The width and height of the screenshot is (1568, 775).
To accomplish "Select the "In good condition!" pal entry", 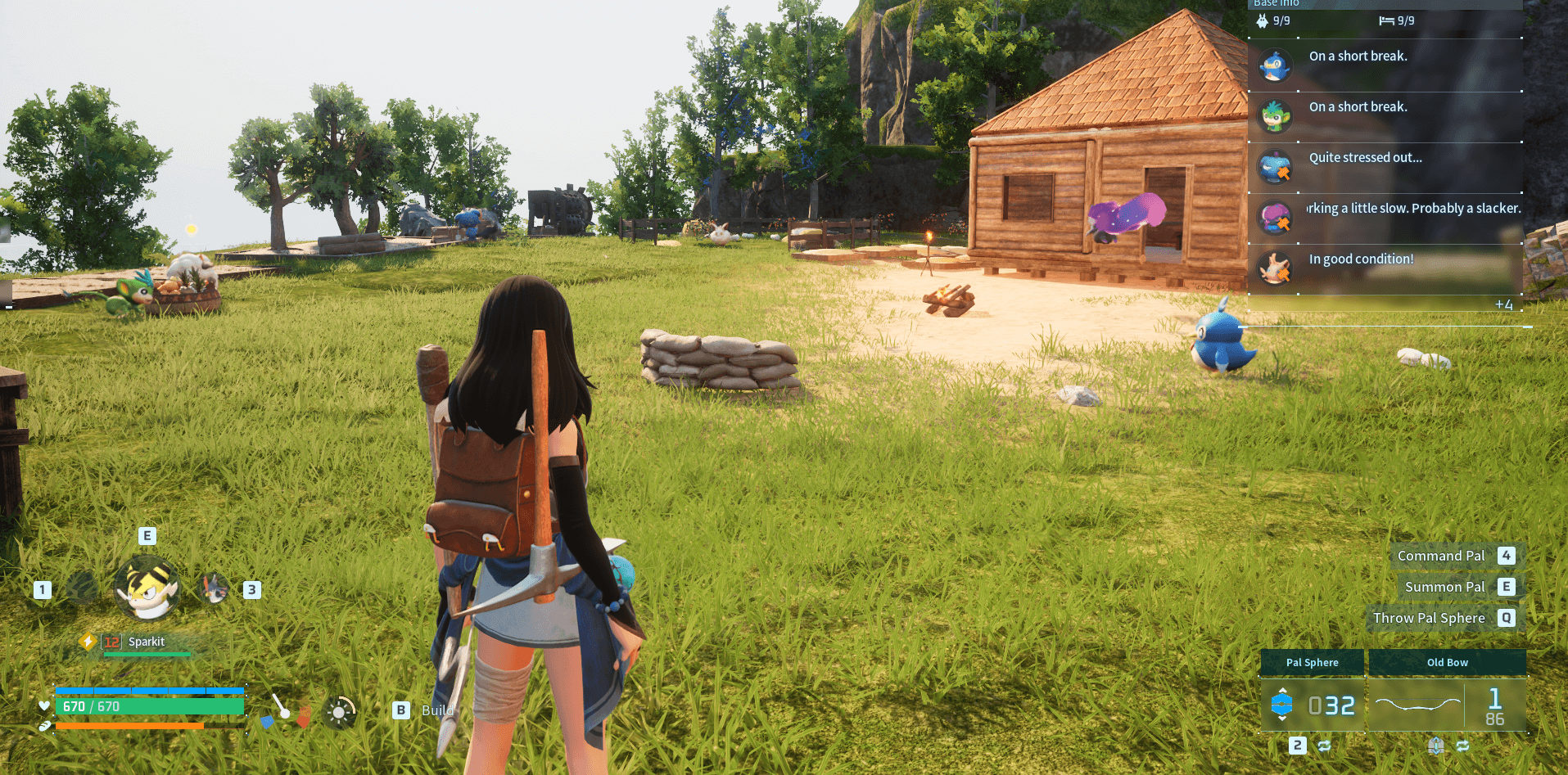I will (1385, 268).
